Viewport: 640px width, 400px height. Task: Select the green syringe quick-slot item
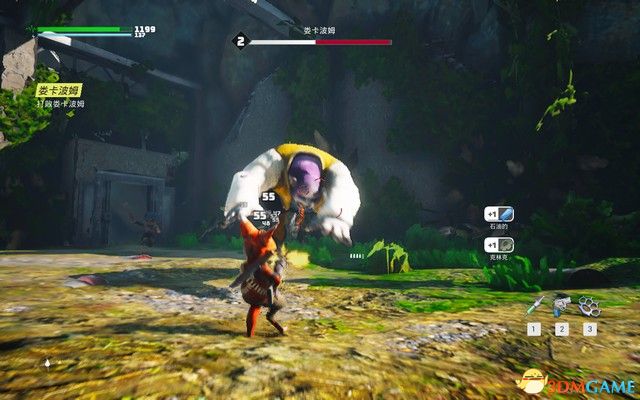[x=535, y=306]
